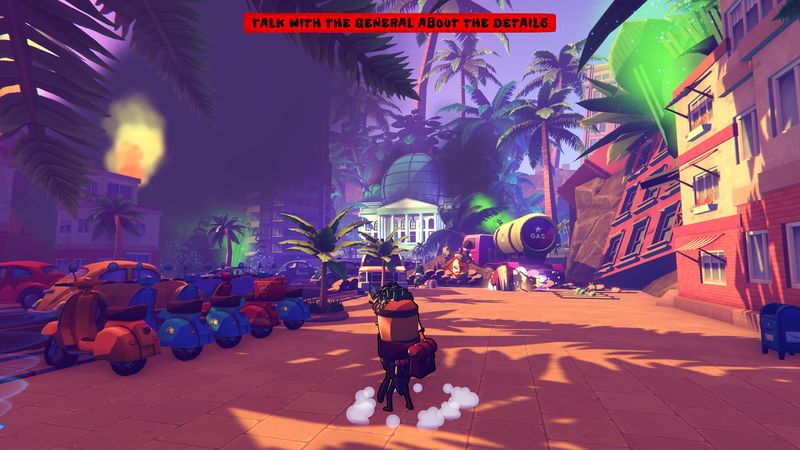
Task: Click the "Talk with the General" objective banner
Action: point(399,25)
